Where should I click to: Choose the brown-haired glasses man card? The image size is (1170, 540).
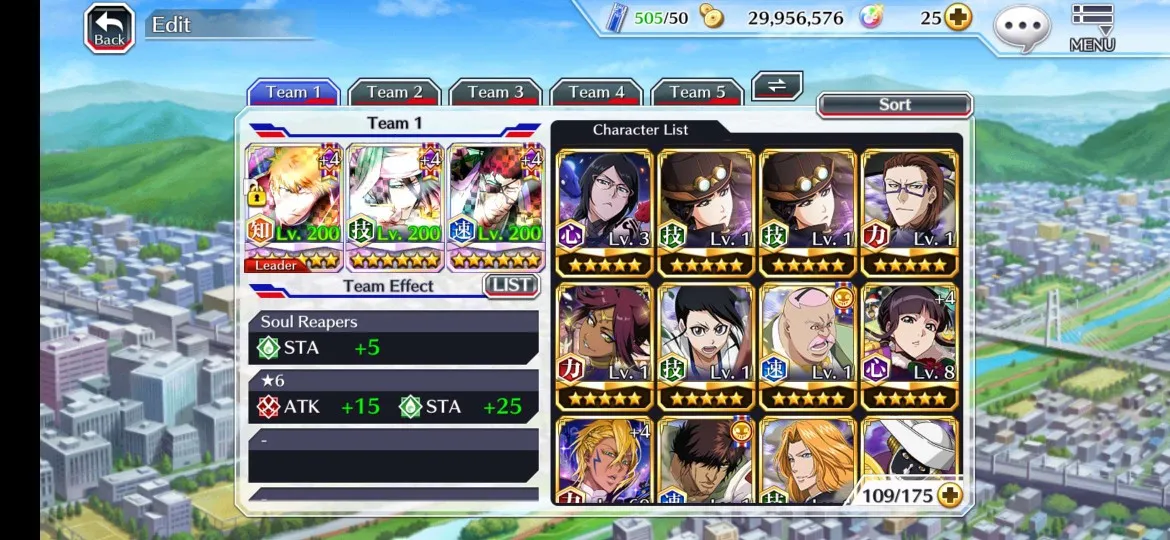click(909, 213)
